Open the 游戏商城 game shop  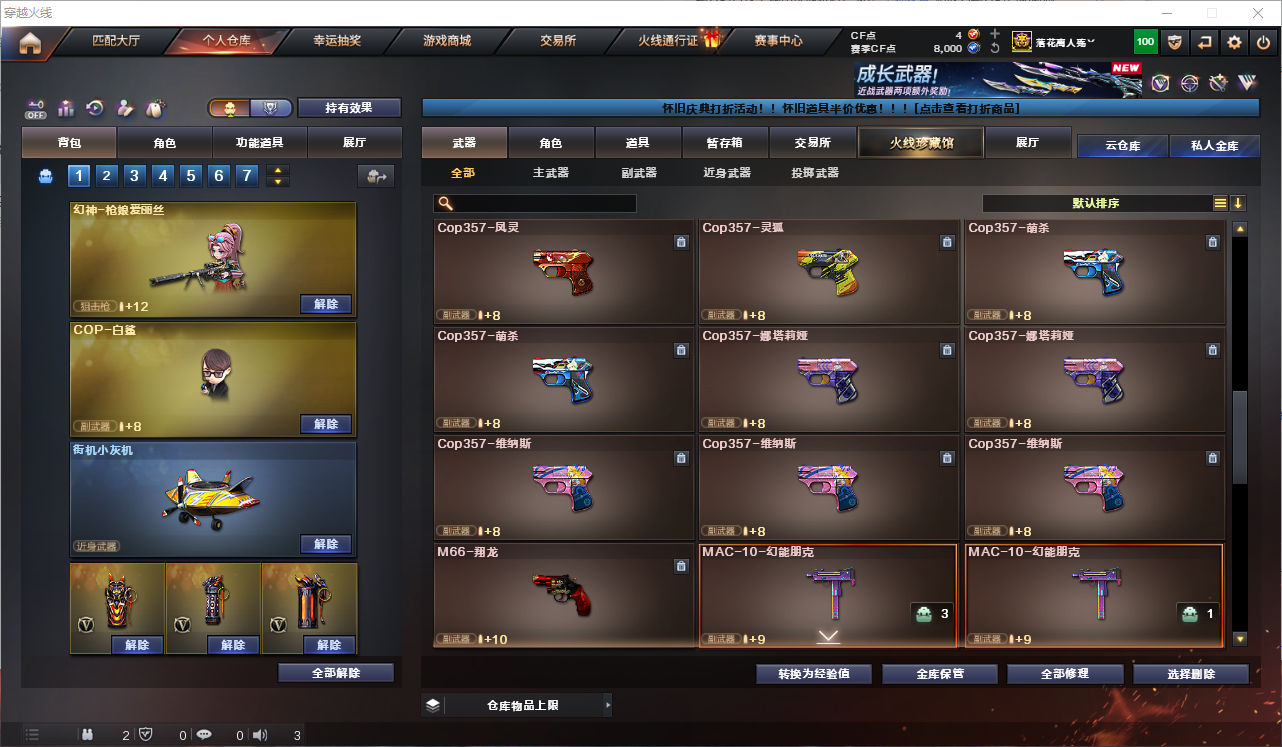tap(447, 41)
